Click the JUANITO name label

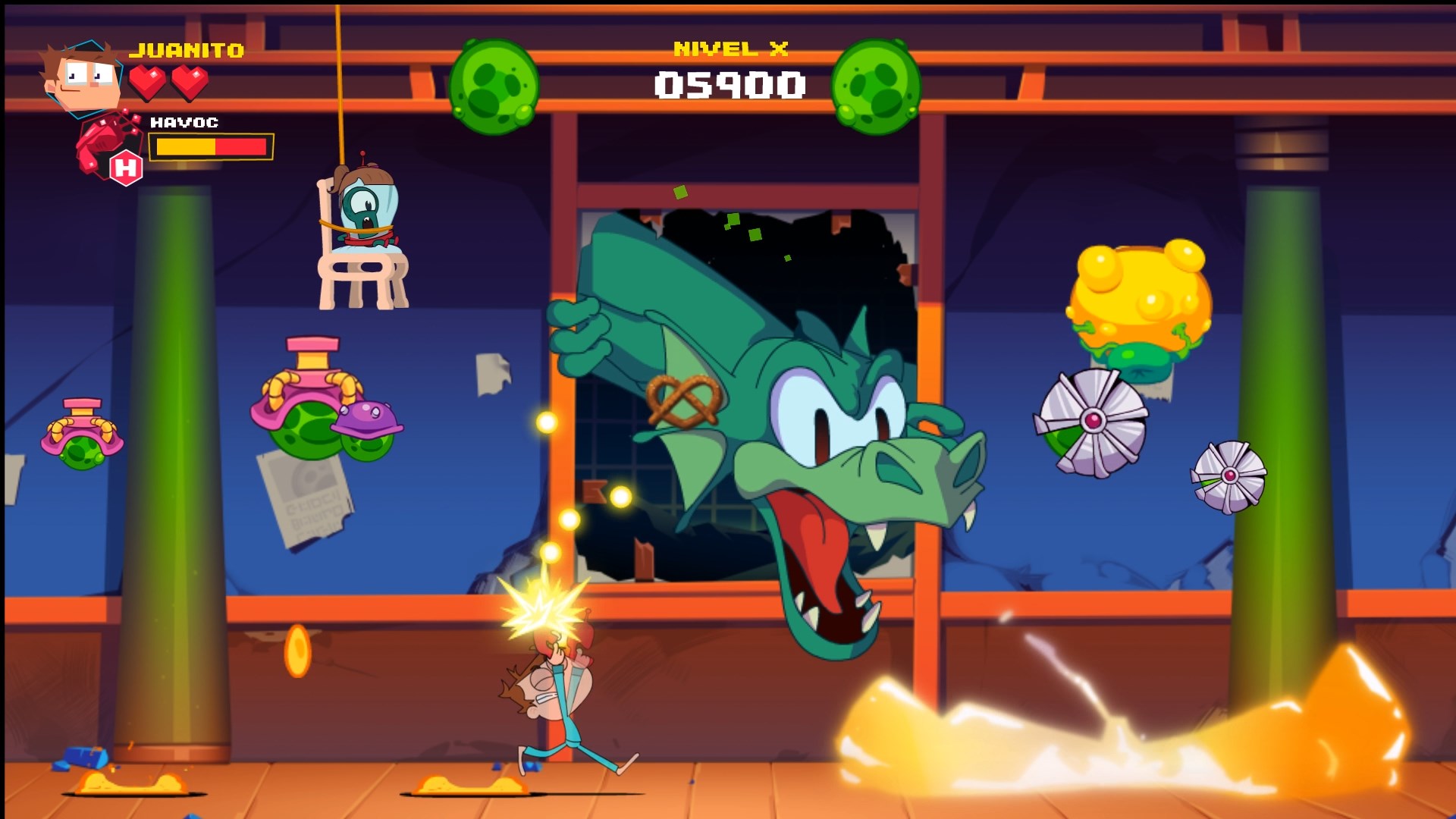187,50
